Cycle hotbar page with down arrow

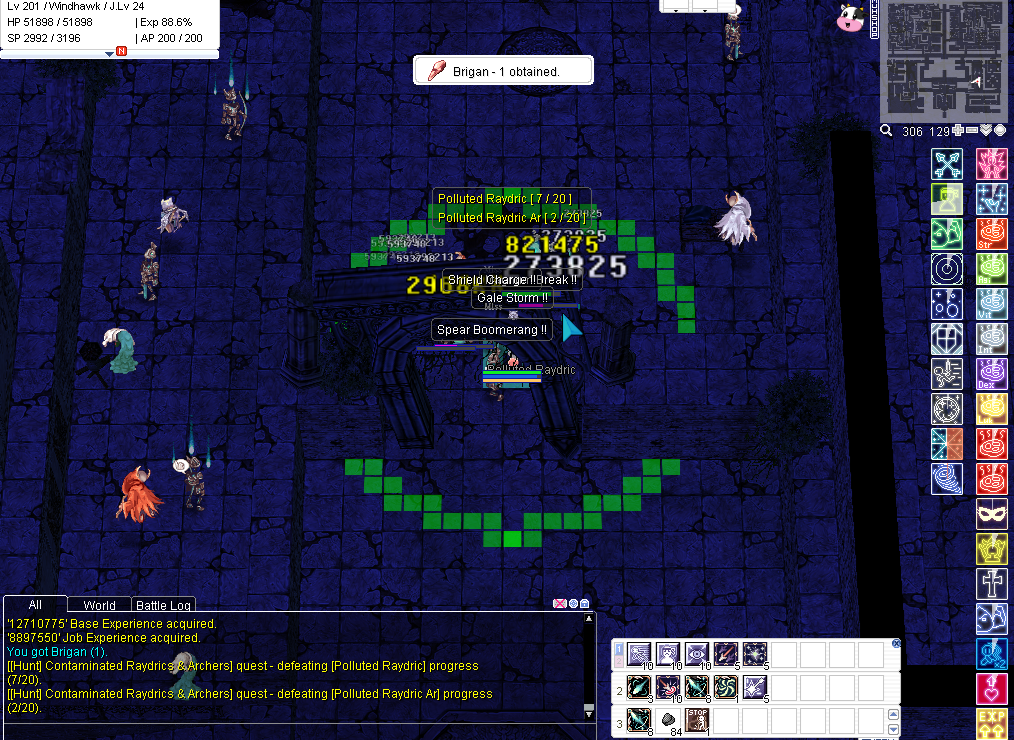pyautogui.click(x=893, y=731)
